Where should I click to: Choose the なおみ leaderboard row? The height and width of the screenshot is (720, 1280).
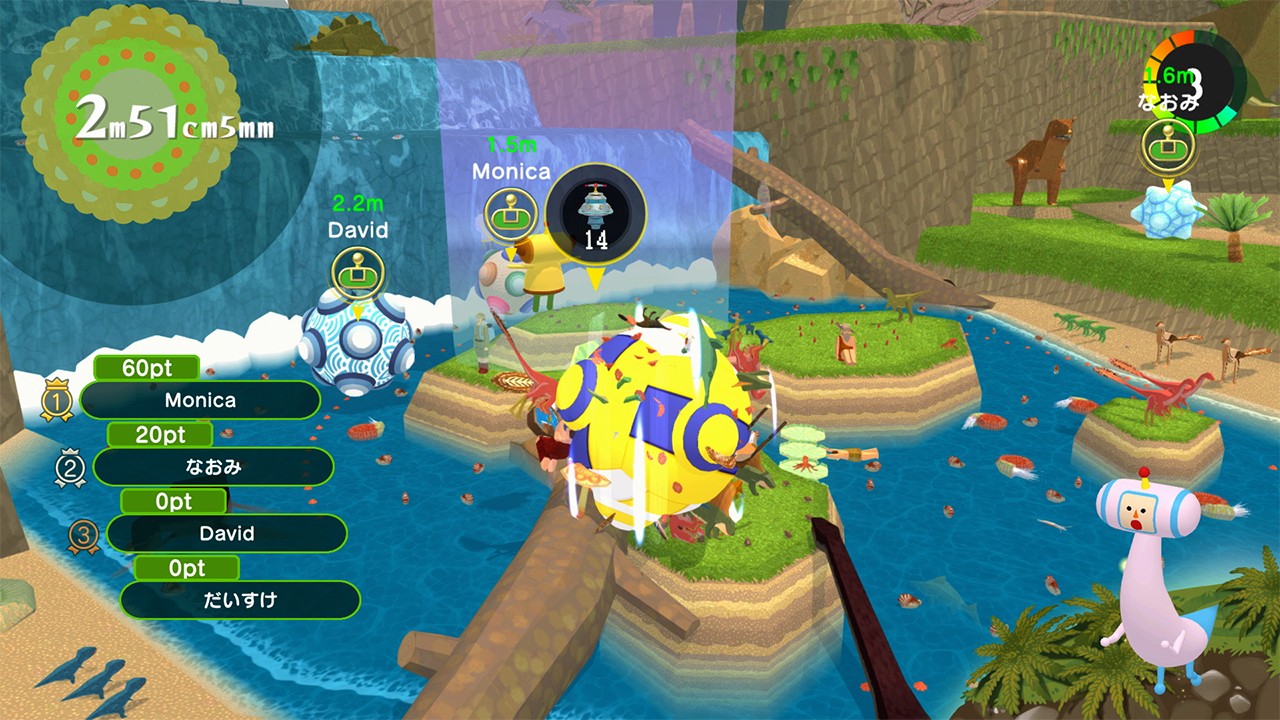click(213, 466)
